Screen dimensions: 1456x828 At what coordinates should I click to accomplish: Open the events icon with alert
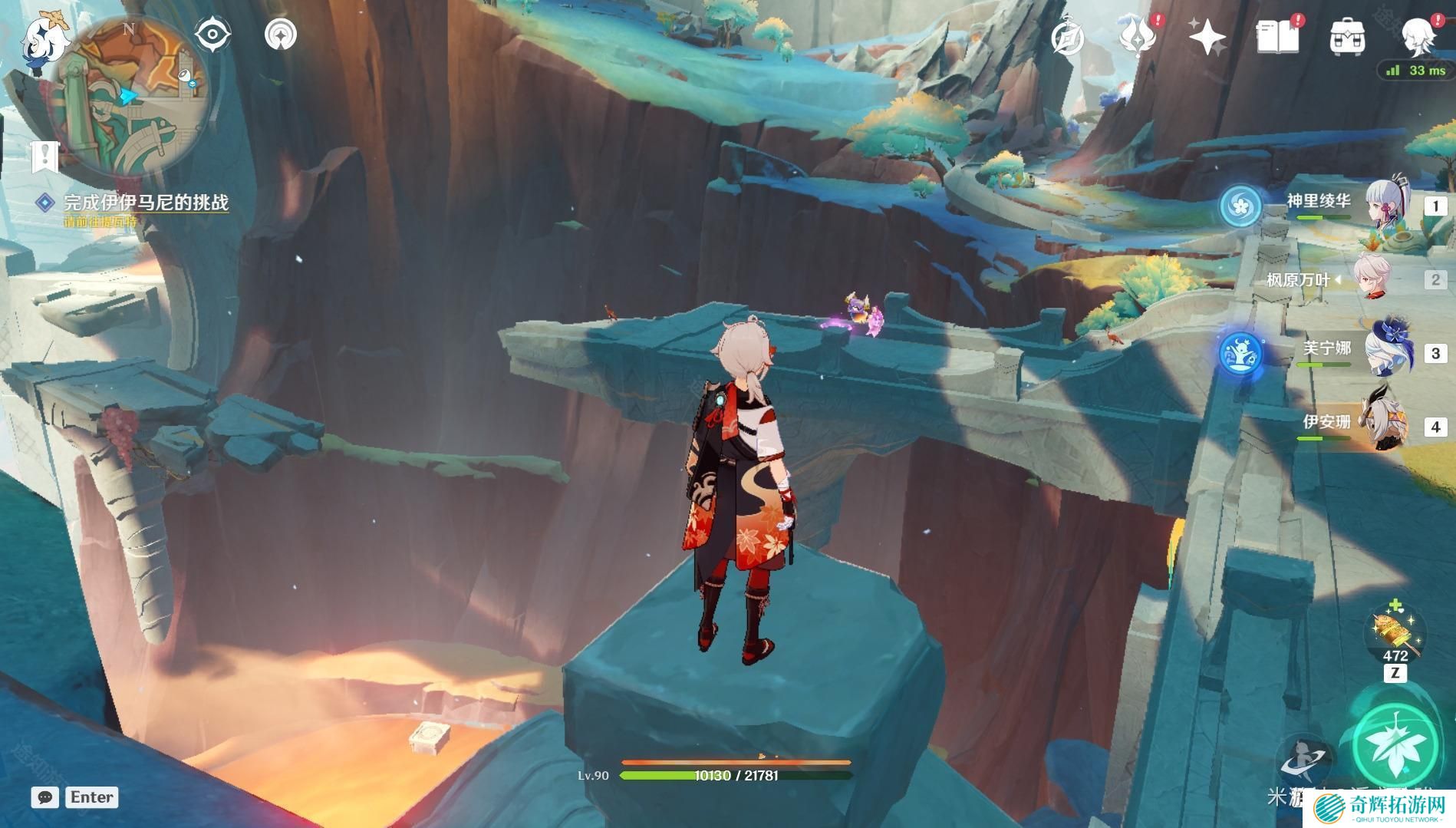[1138, 36]
